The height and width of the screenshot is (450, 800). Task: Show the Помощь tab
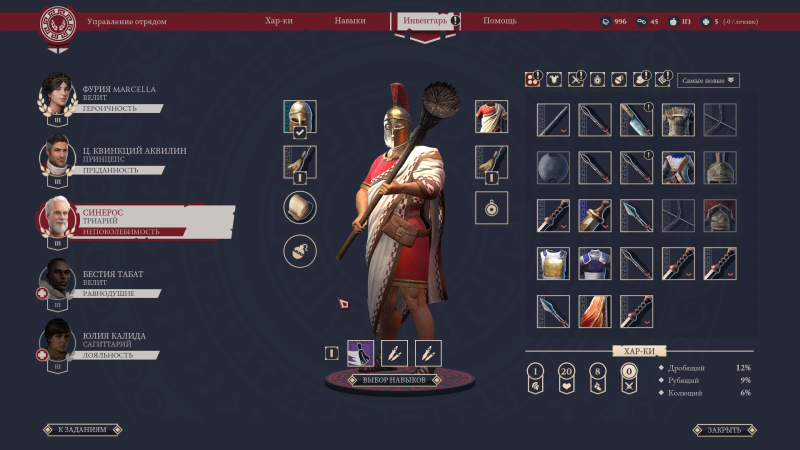(500, 20)
